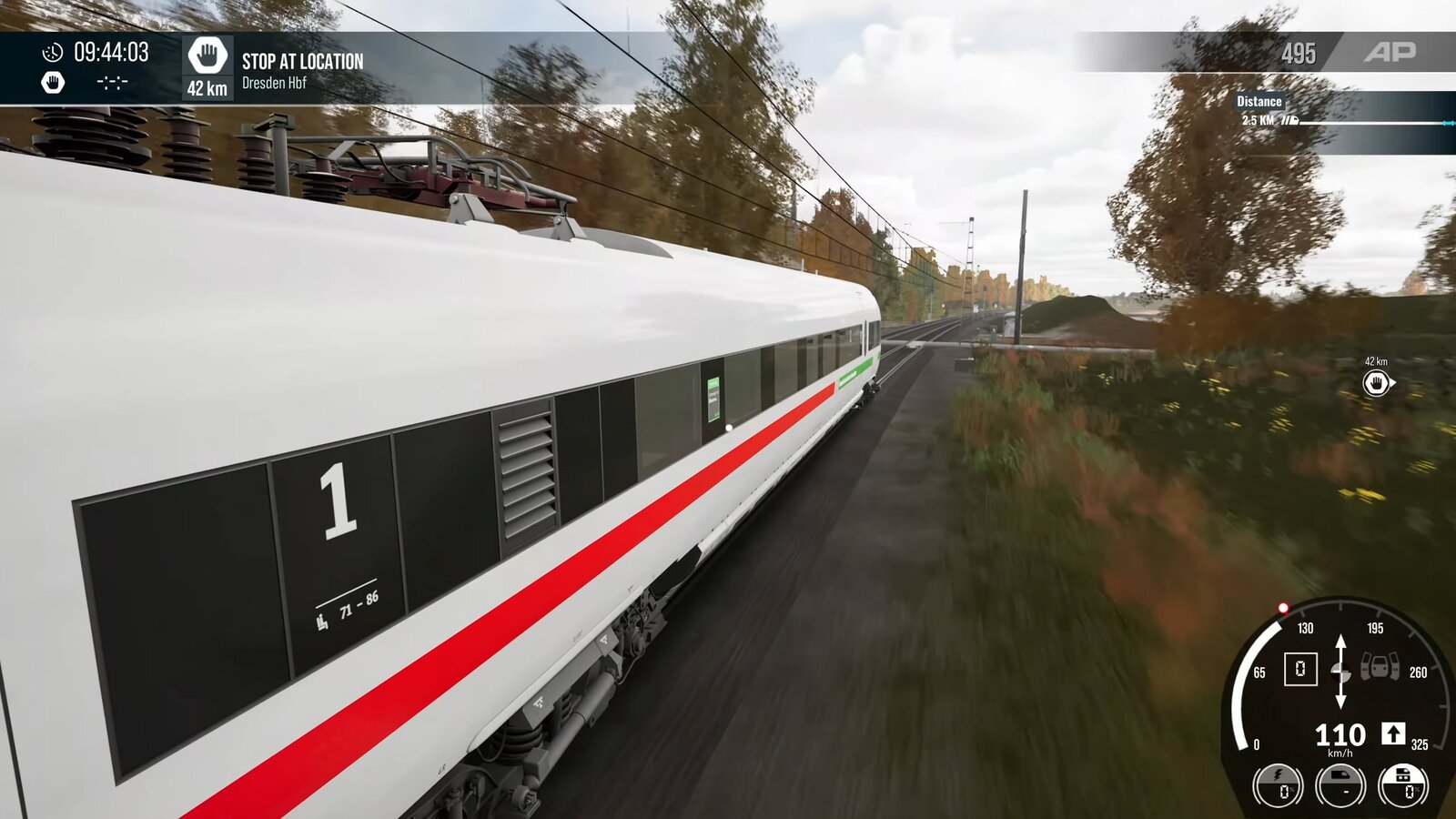
Task: Click the boxed zero indicator on the speedometer
Action: tap(1300, 669)
